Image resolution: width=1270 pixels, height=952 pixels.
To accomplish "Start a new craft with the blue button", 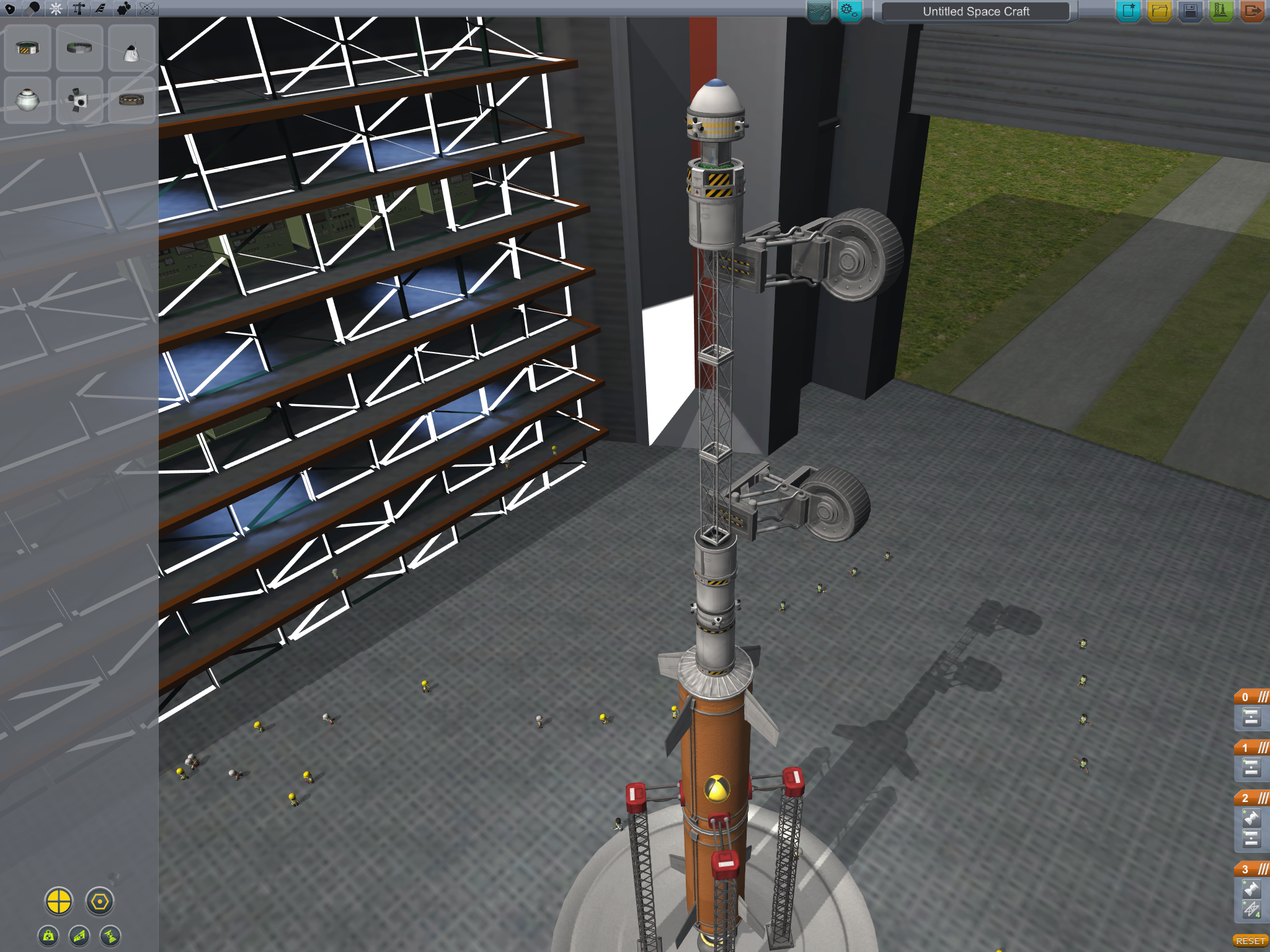I will click(x=1128, y=11).
